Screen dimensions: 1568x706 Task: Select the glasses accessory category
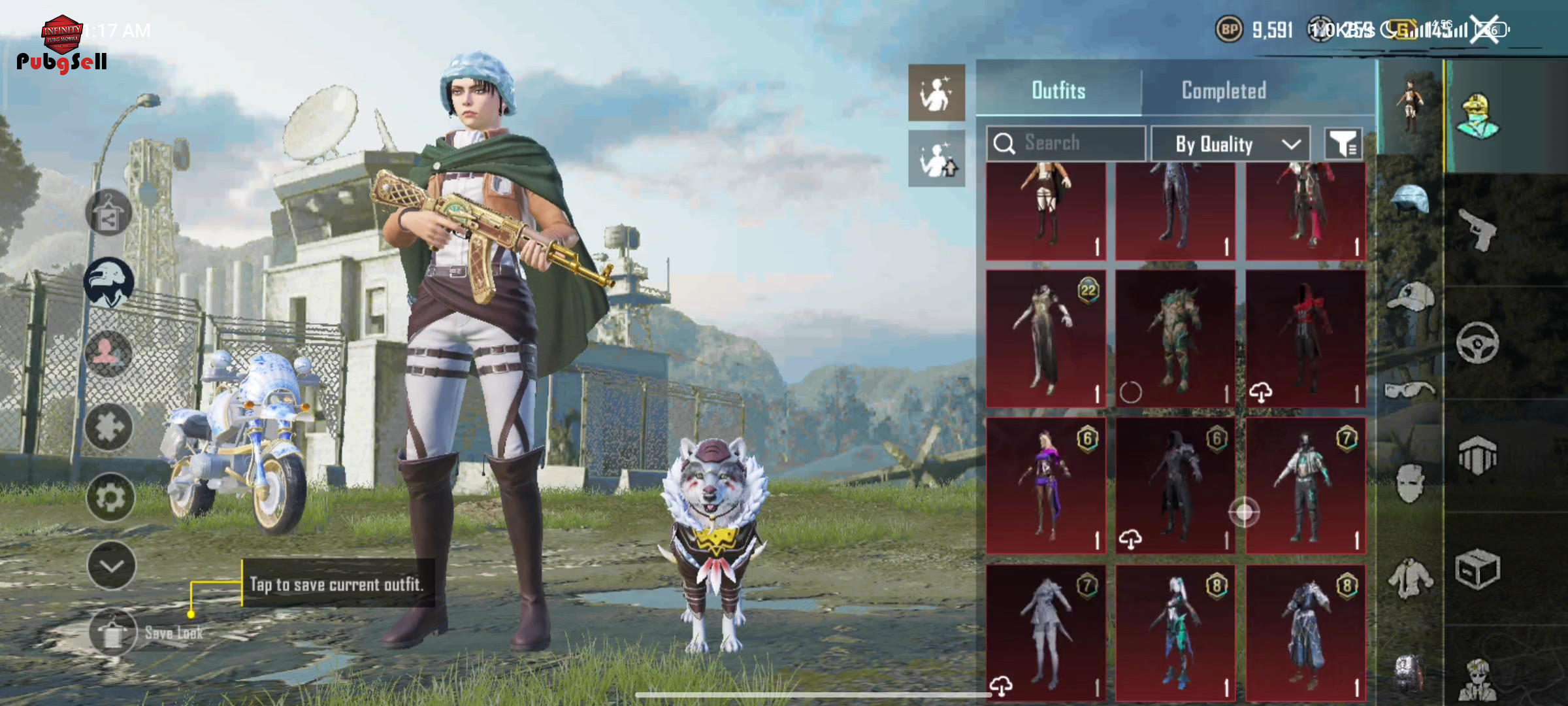(1410, 390)
